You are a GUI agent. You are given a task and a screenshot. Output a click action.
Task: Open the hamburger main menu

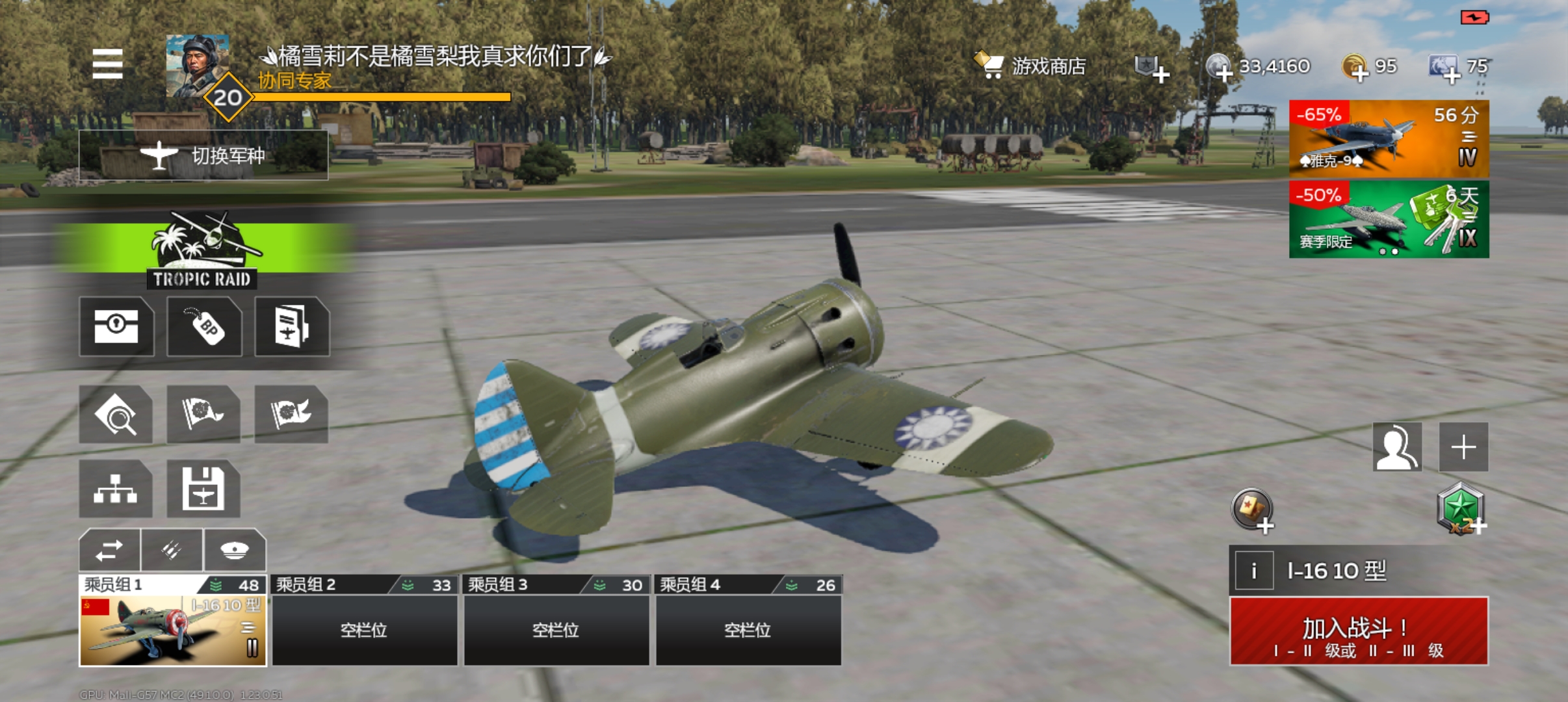coord(107,64)
